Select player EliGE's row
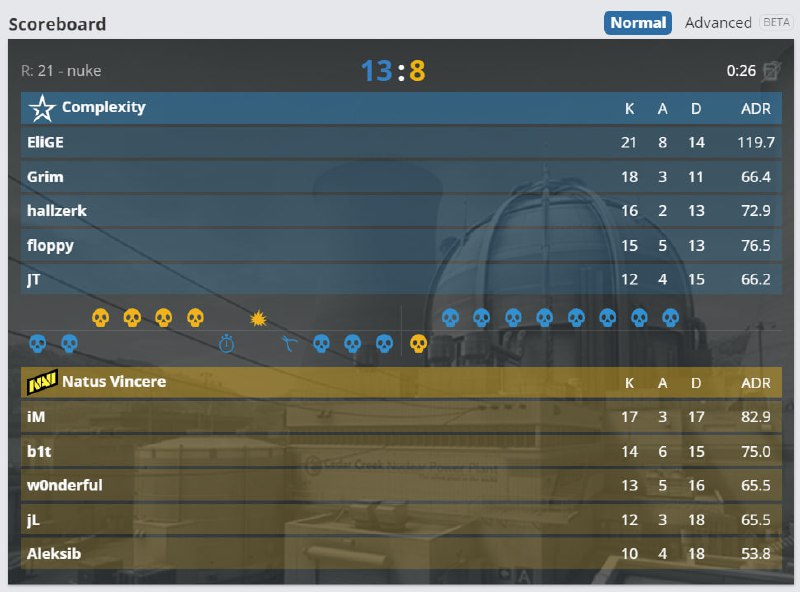The width and height of the screenshot is (800, 592). coord(45,142)
